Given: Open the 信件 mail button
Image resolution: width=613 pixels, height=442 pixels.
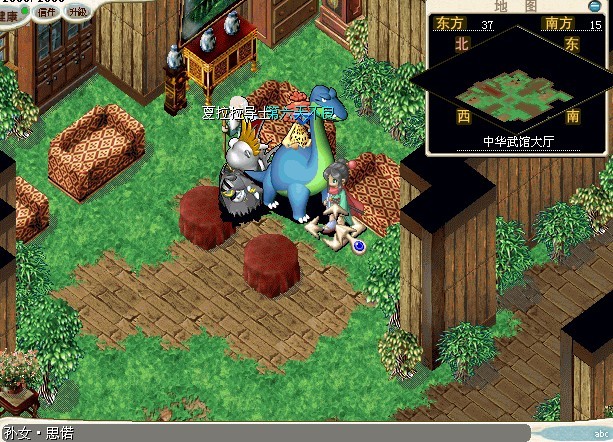Looking at the screenshot, I should [45, 14].
